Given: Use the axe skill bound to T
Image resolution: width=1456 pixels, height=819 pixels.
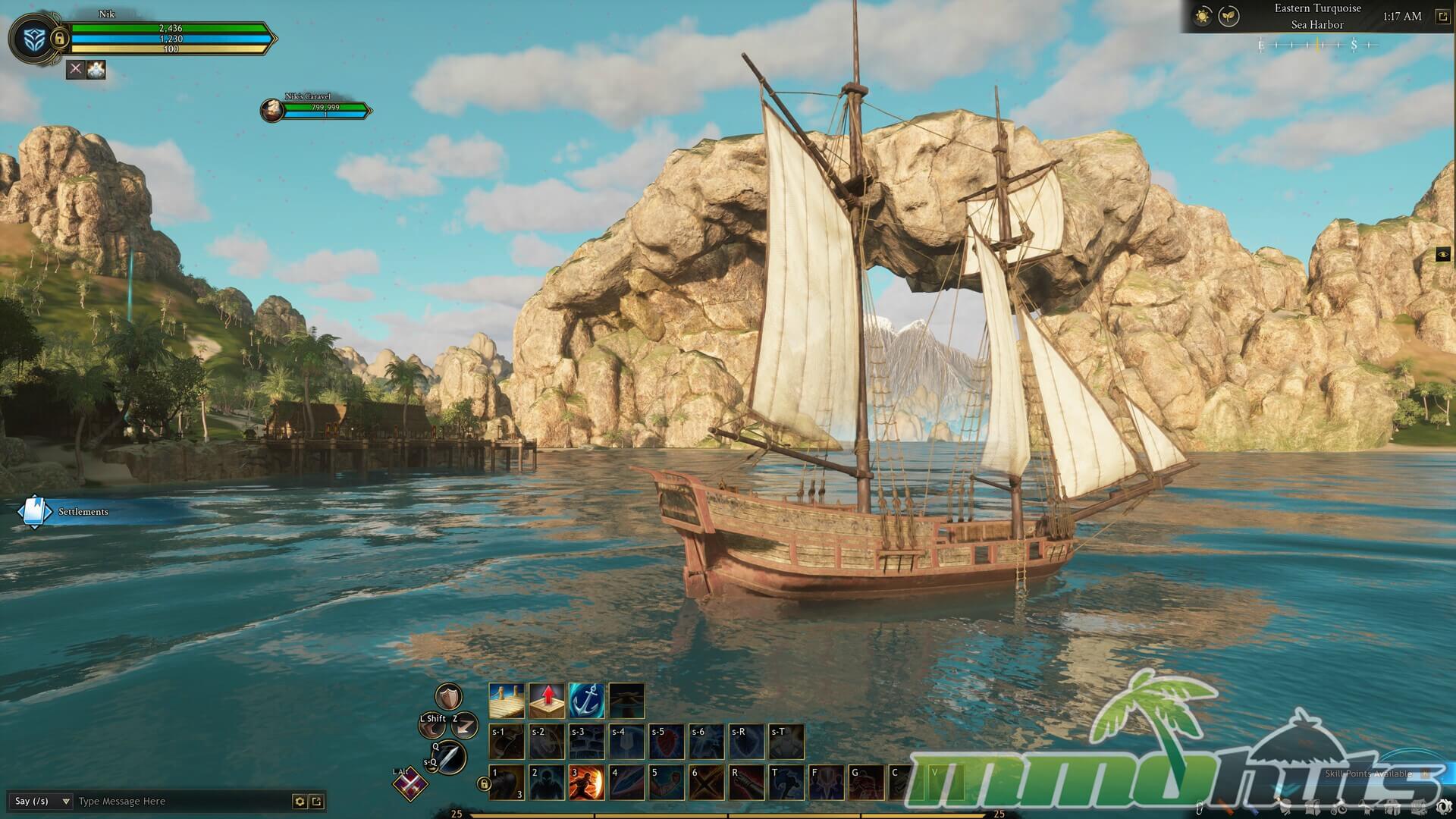Looking at the screenshot, I should coord(786,783).
